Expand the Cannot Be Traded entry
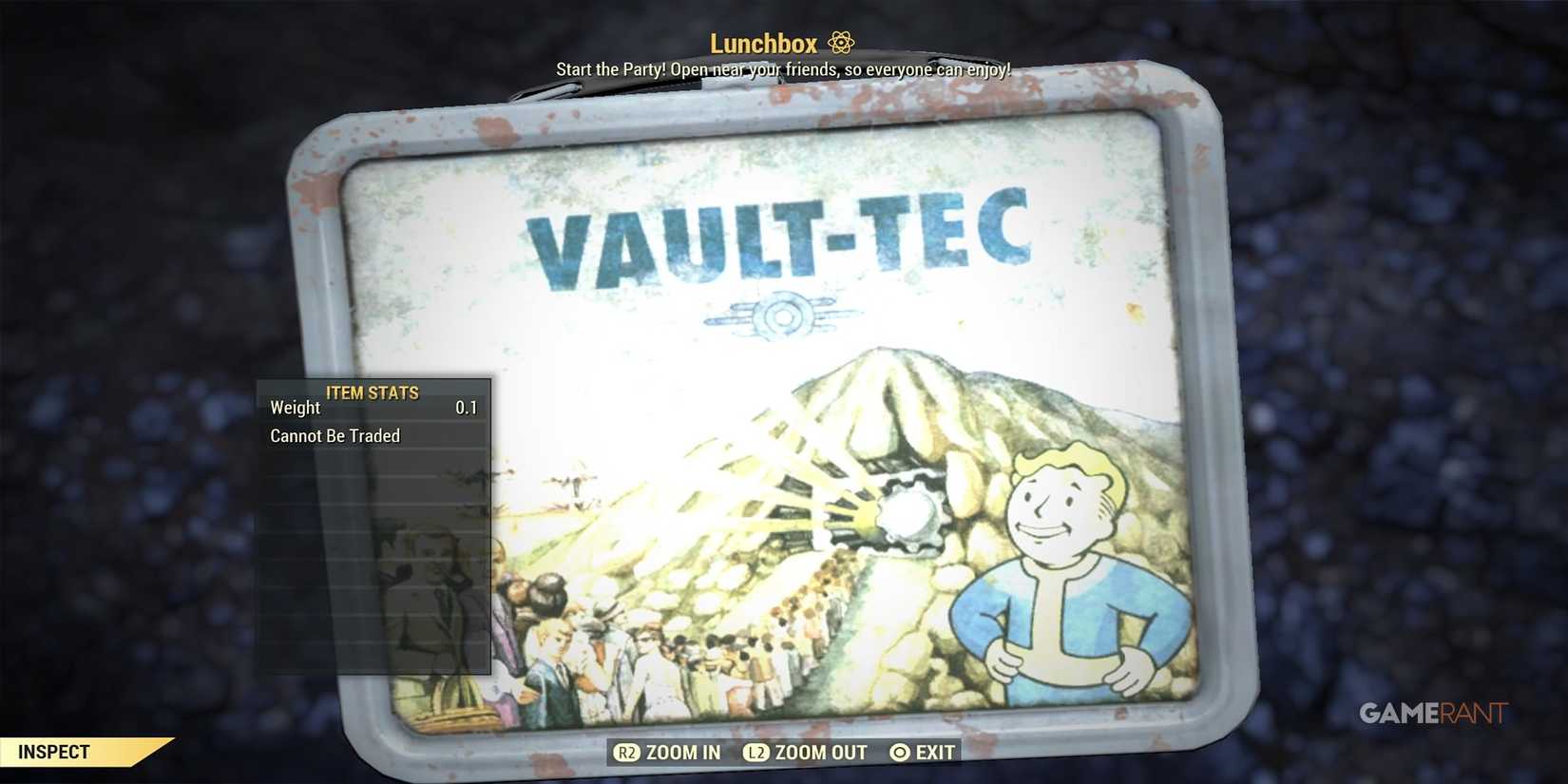This screenshot has height=784, width=1568. point(335,435)
